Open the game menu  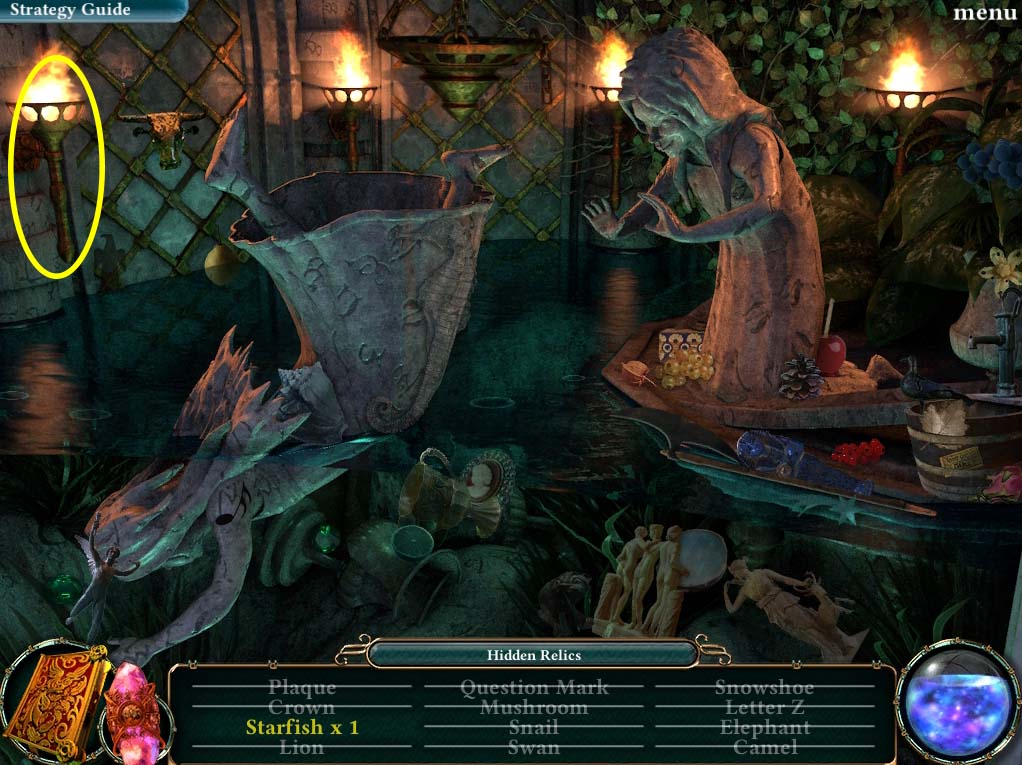(x=984, y=12)
